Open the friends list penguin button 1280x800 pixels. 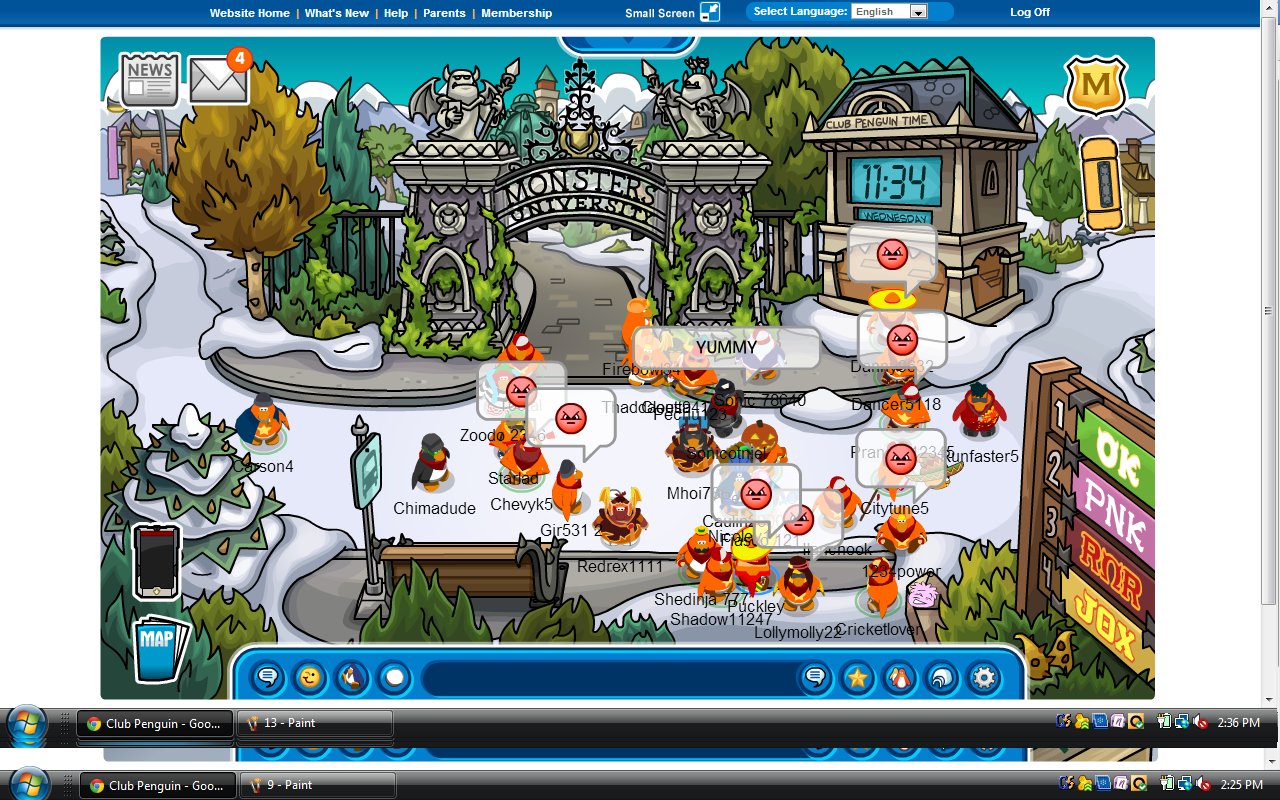[899, 678]
